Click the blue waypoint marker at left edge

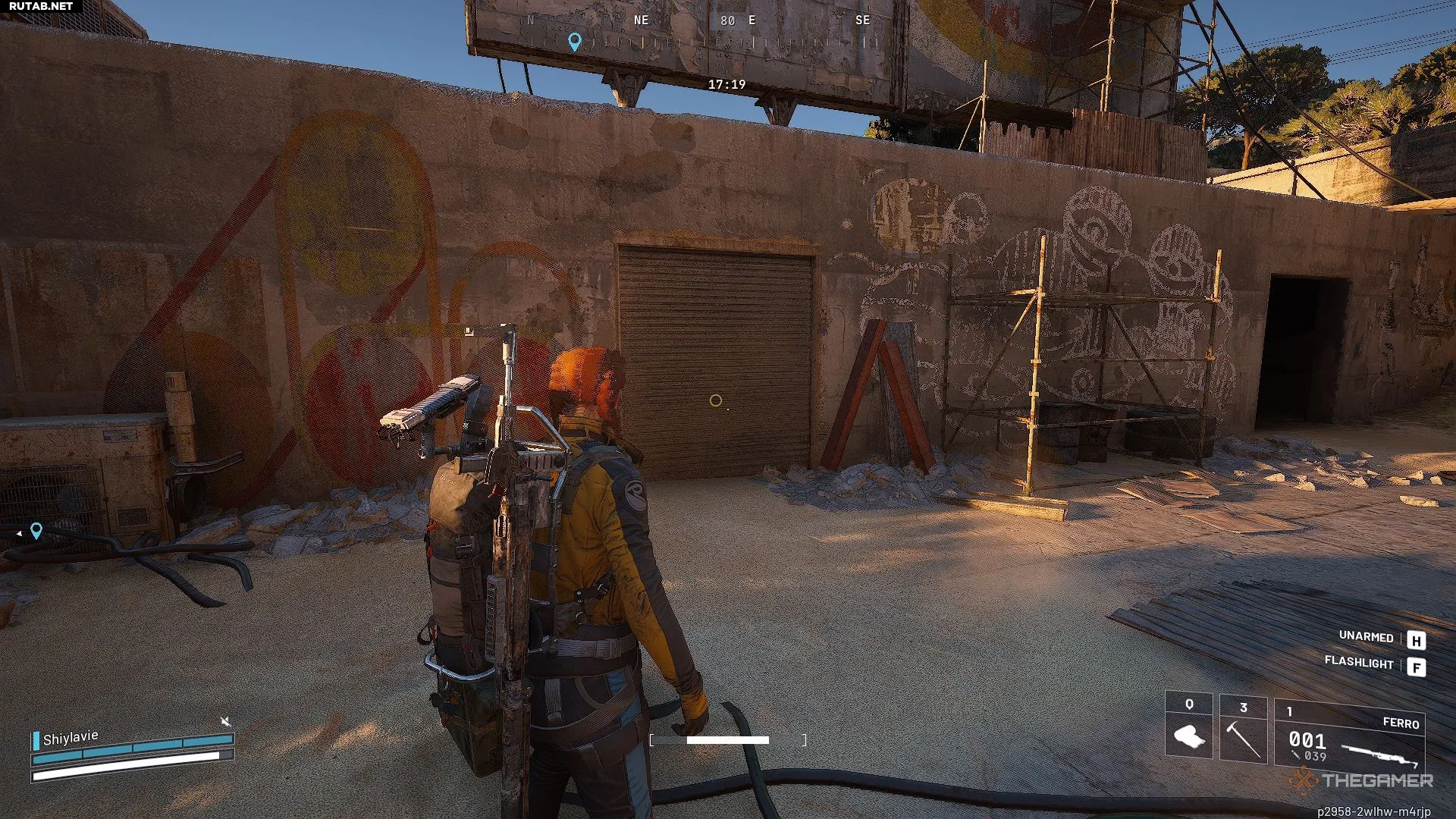pos(36,531)
